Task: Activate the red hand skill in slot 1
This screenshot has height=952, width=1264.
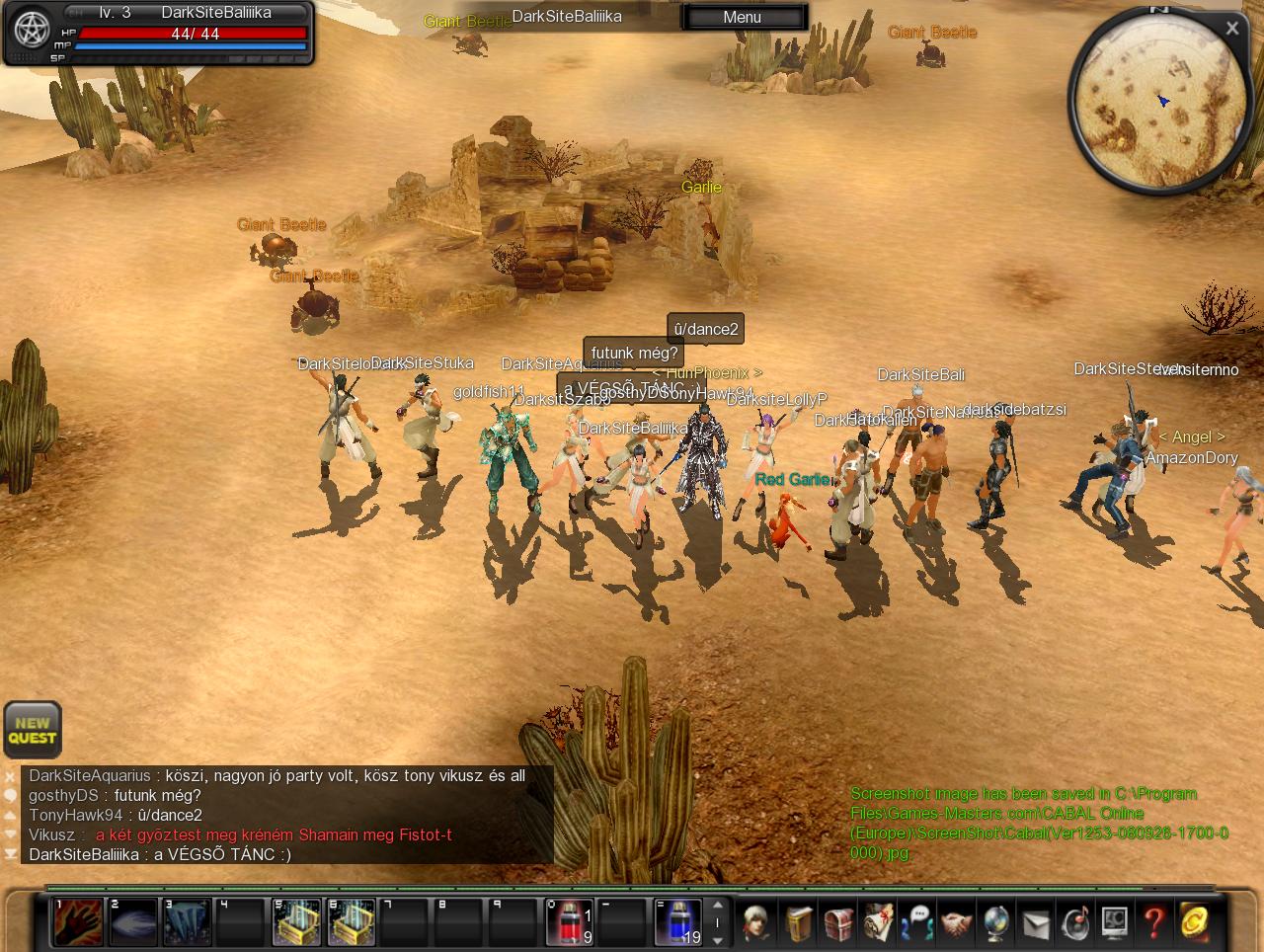Action: 78,922
